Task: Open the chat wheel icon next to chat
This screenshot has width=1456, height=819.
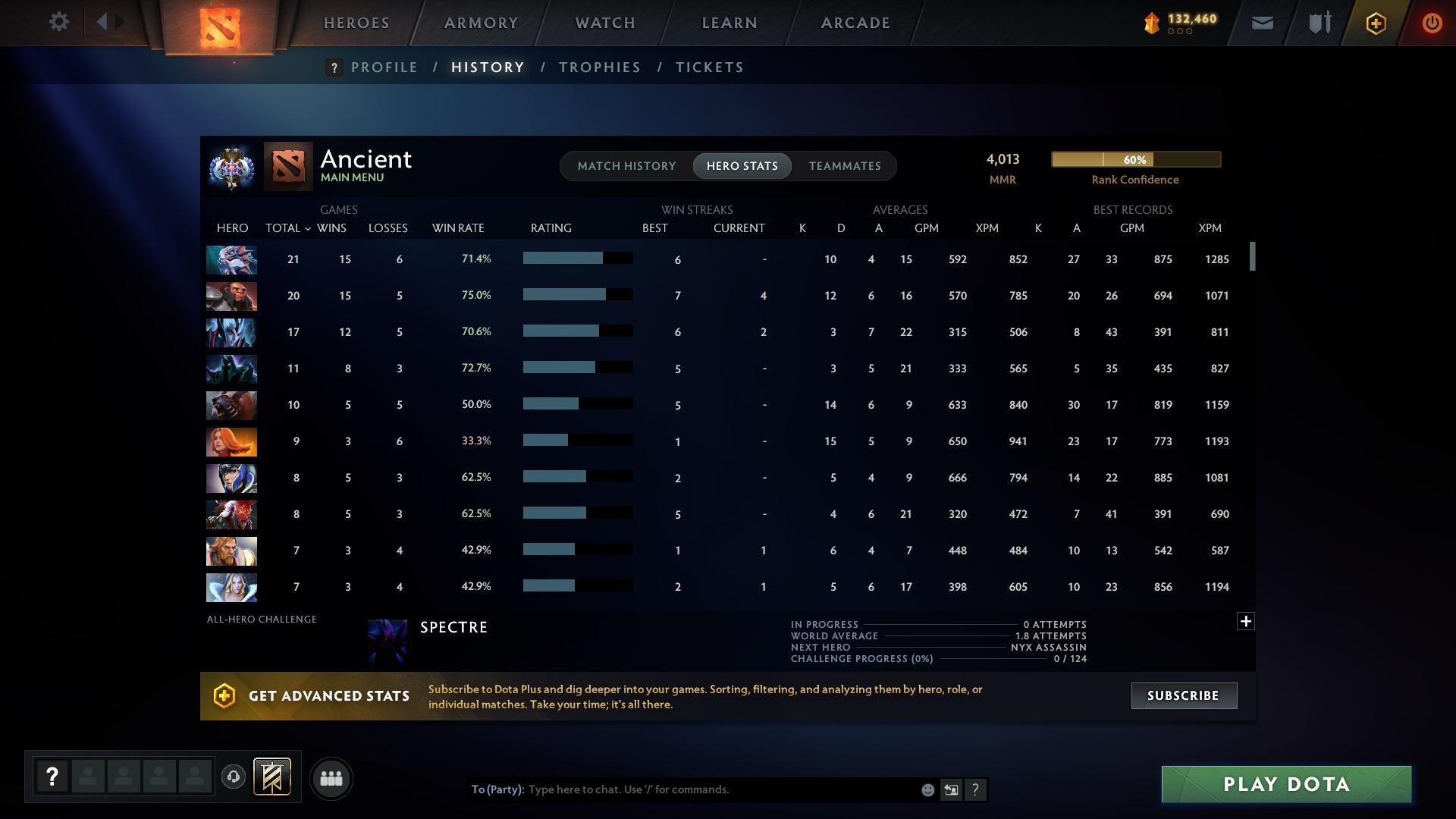Action: click(x=952, y=789)
